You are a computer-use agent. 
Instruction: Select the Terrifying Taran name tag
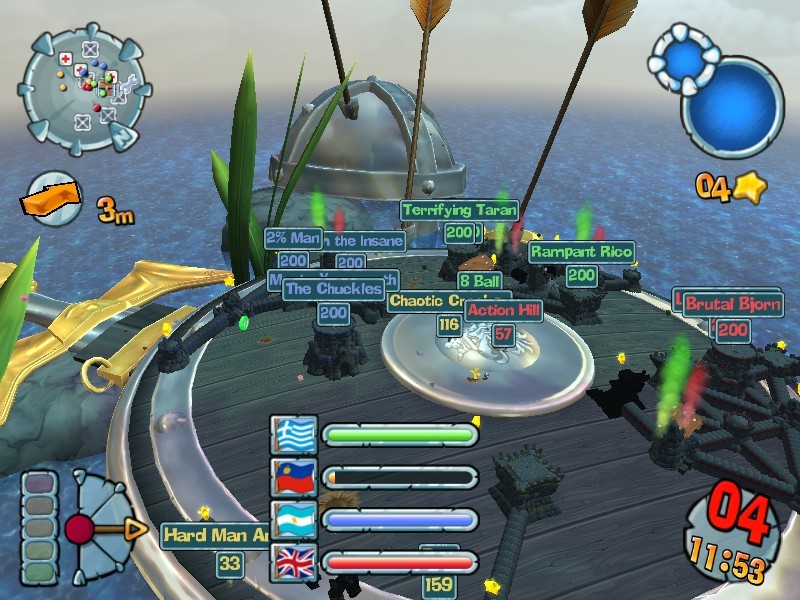(x=459, y=210)
